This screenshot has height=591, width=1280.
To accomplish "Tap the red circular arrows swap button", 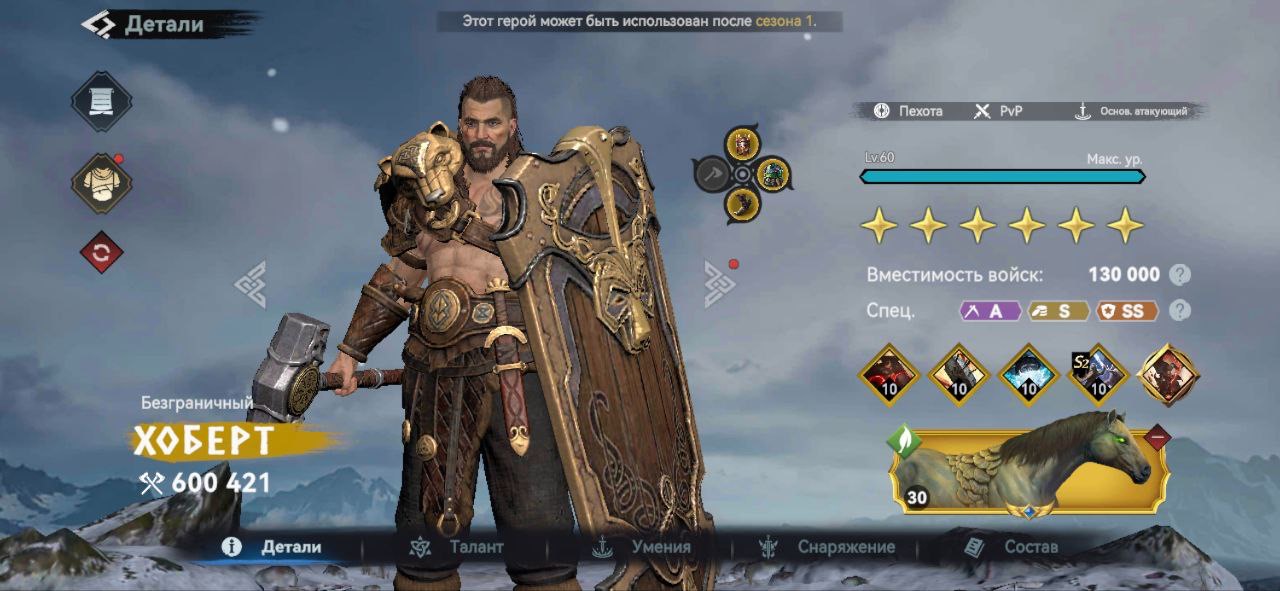I will [x=101, y=253].
